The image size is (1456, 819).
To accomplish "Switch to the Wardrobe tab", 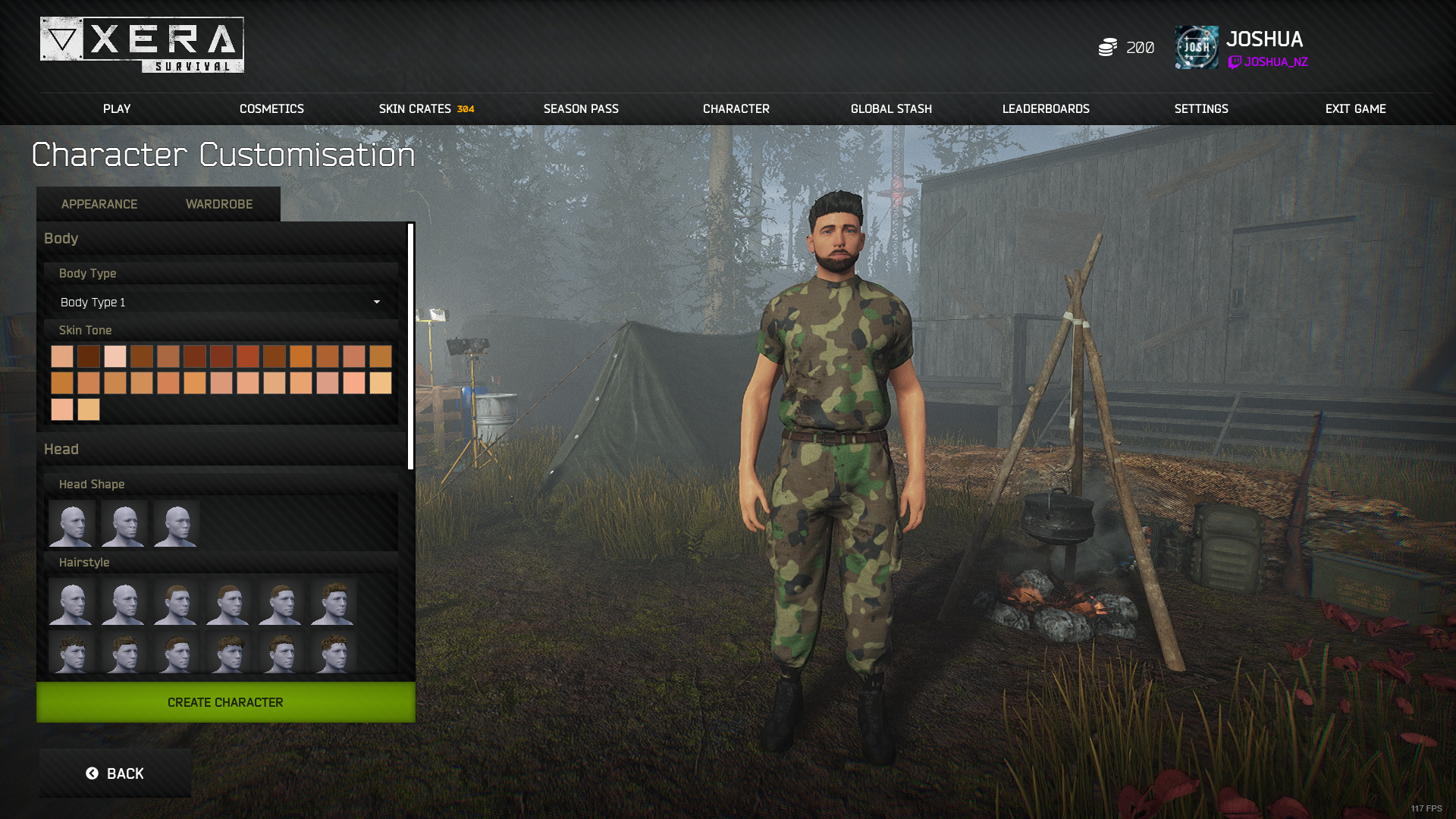I will pyautogui.click(x=218, y=204).
